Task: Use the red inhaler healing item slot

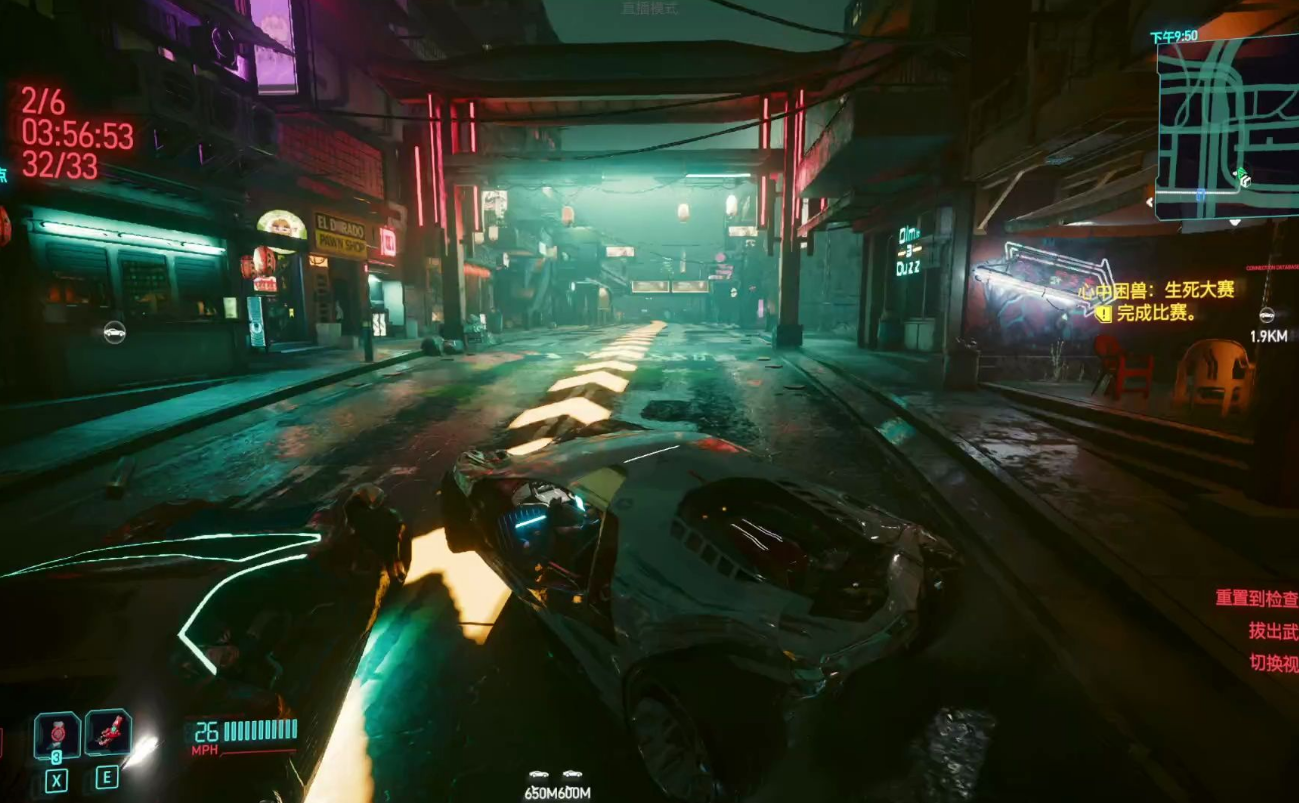Action: 108,732
